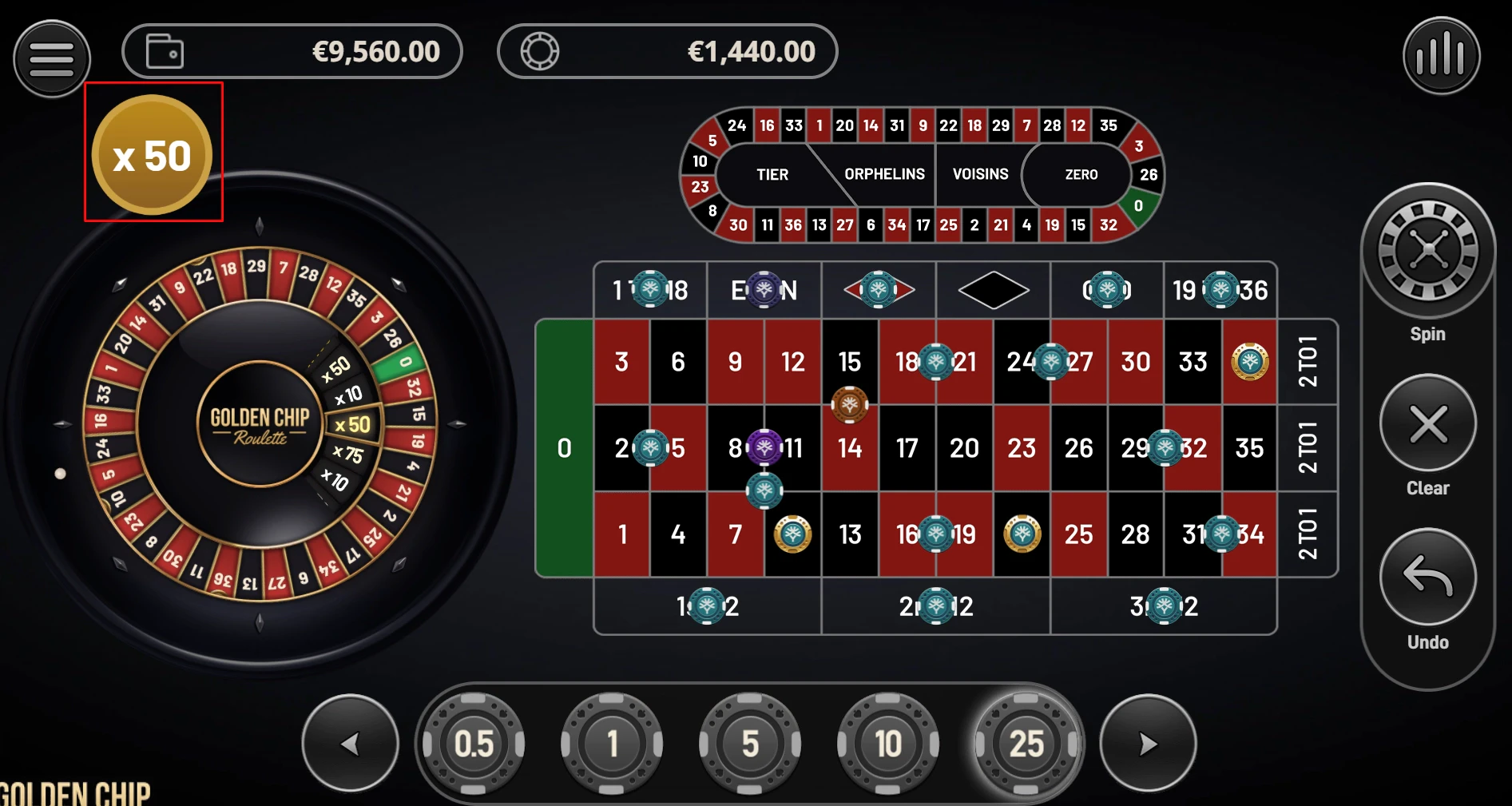Select the 10 value chip
1512x806 pixels.
click(x=887, y=742)
